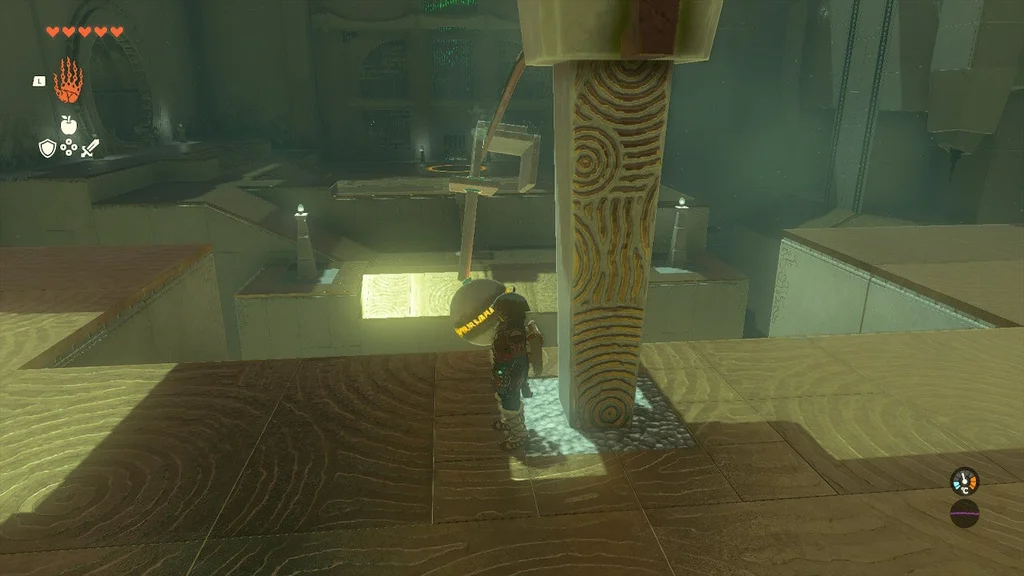
Task: Open the shield quick-select icon
Action: [46, 148]
